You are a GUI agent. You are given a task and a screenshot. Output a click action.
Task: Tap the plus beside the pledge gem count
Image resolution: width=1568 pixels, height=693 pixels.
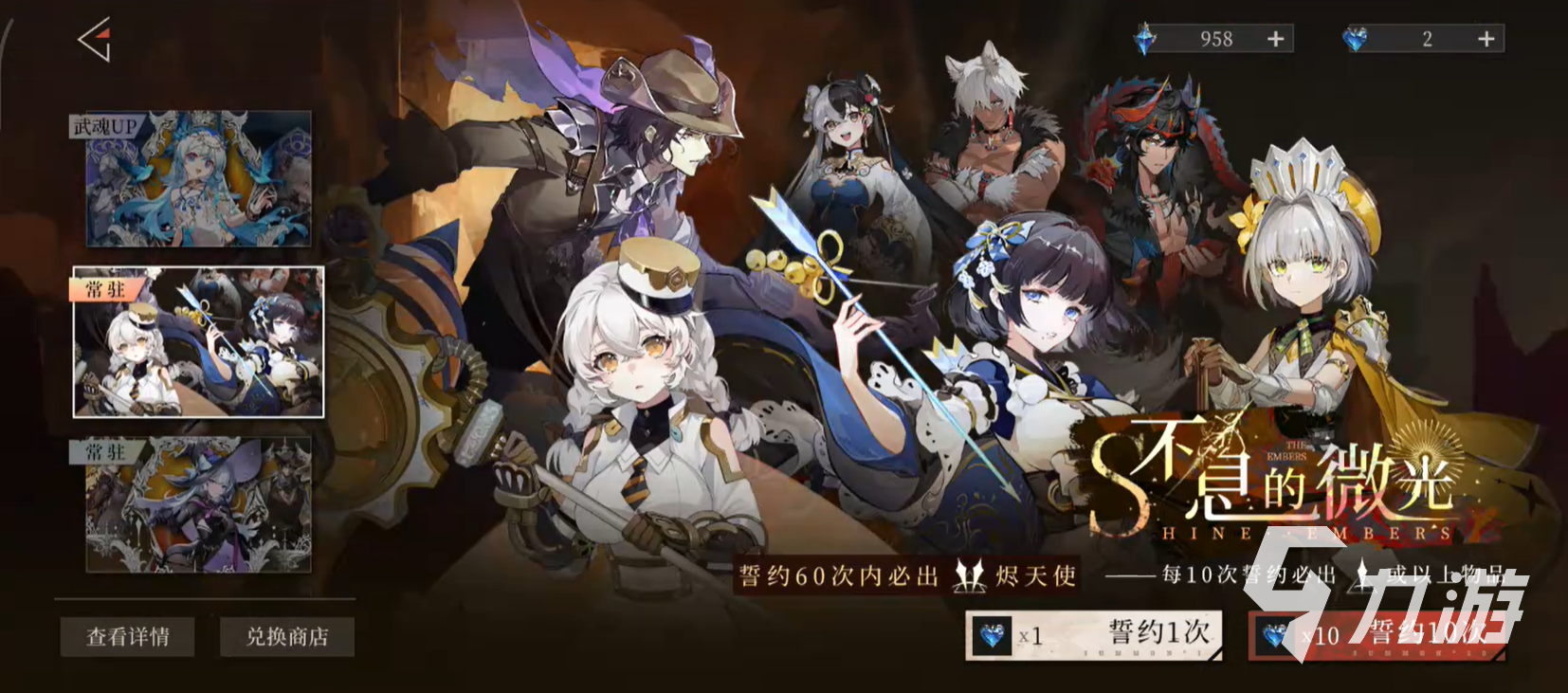1486,38
